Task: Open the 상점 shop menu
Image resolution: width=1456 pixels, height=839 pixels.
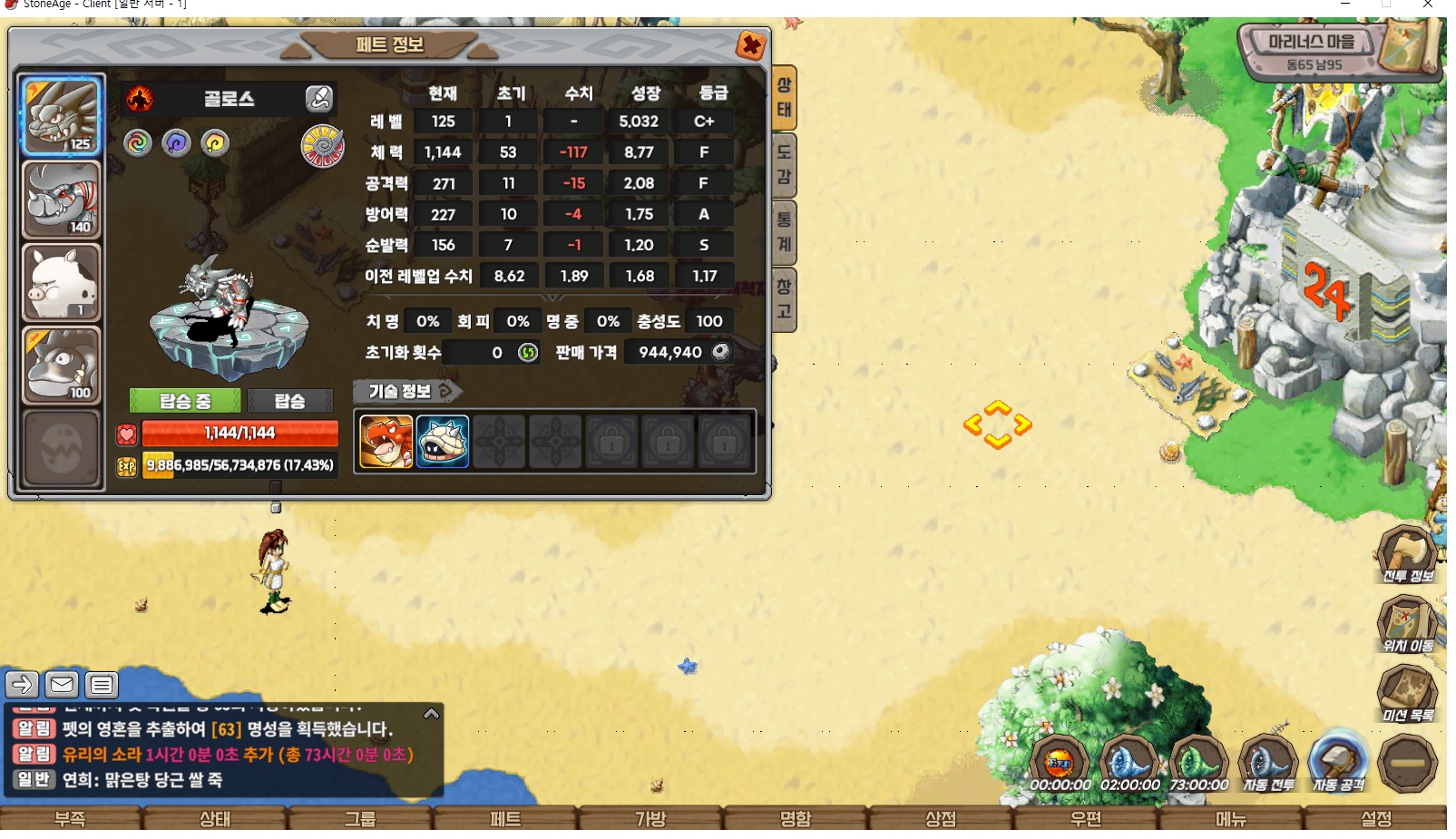Action: [941, 819]
